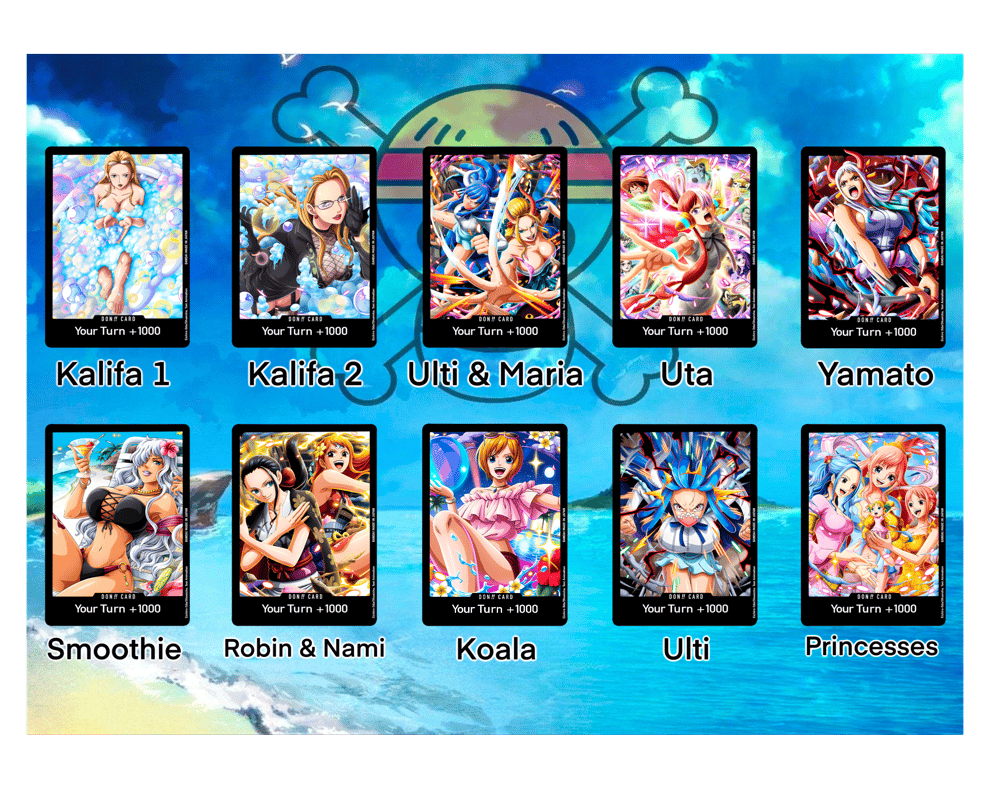The height and width of the screenshot is (800, 1000).
Task: Select the Kalifa 1 DON card
Action: [118, 246]
